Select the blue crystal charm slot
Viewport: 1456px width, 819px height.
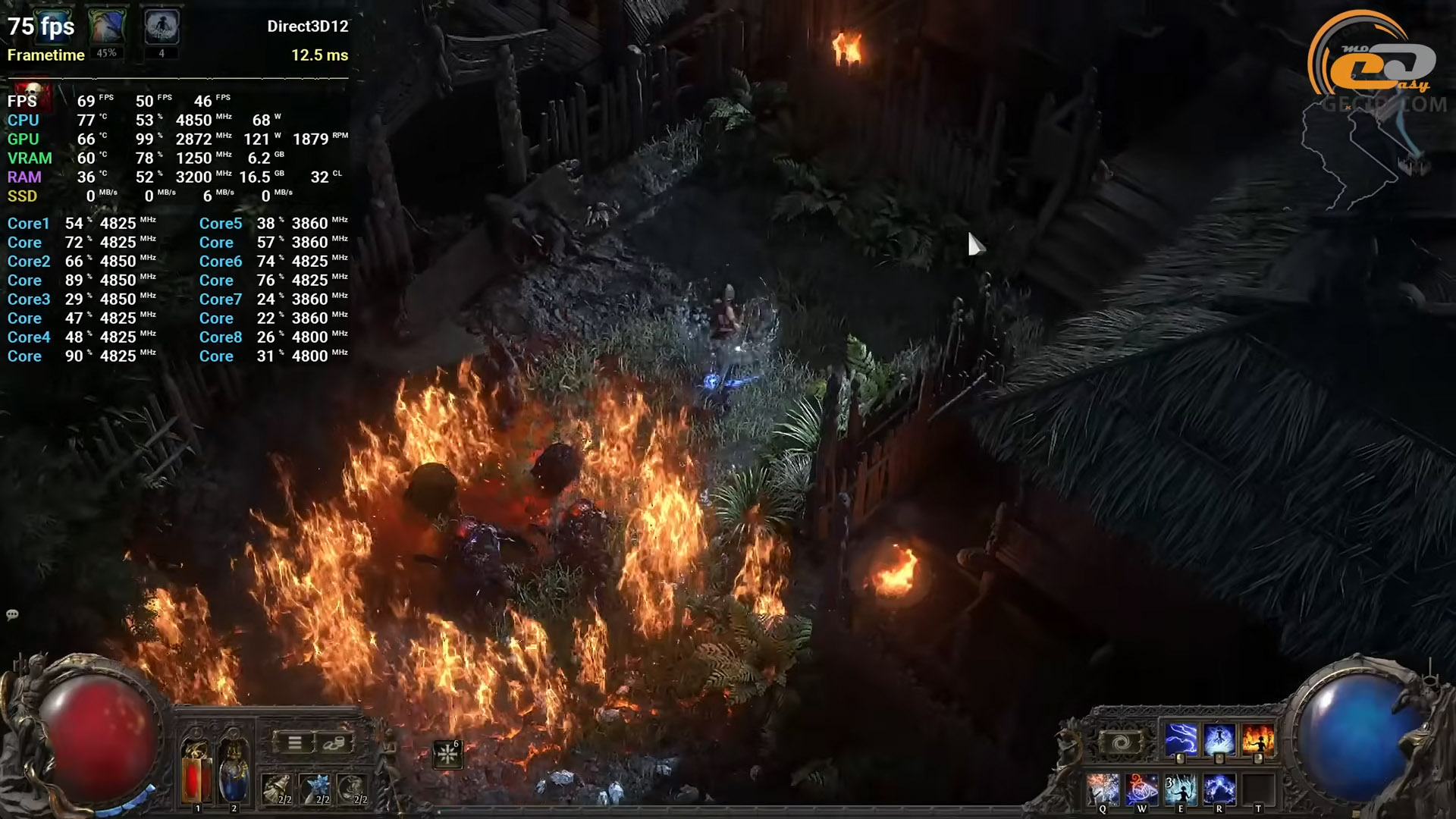click(x=315, y=789)
